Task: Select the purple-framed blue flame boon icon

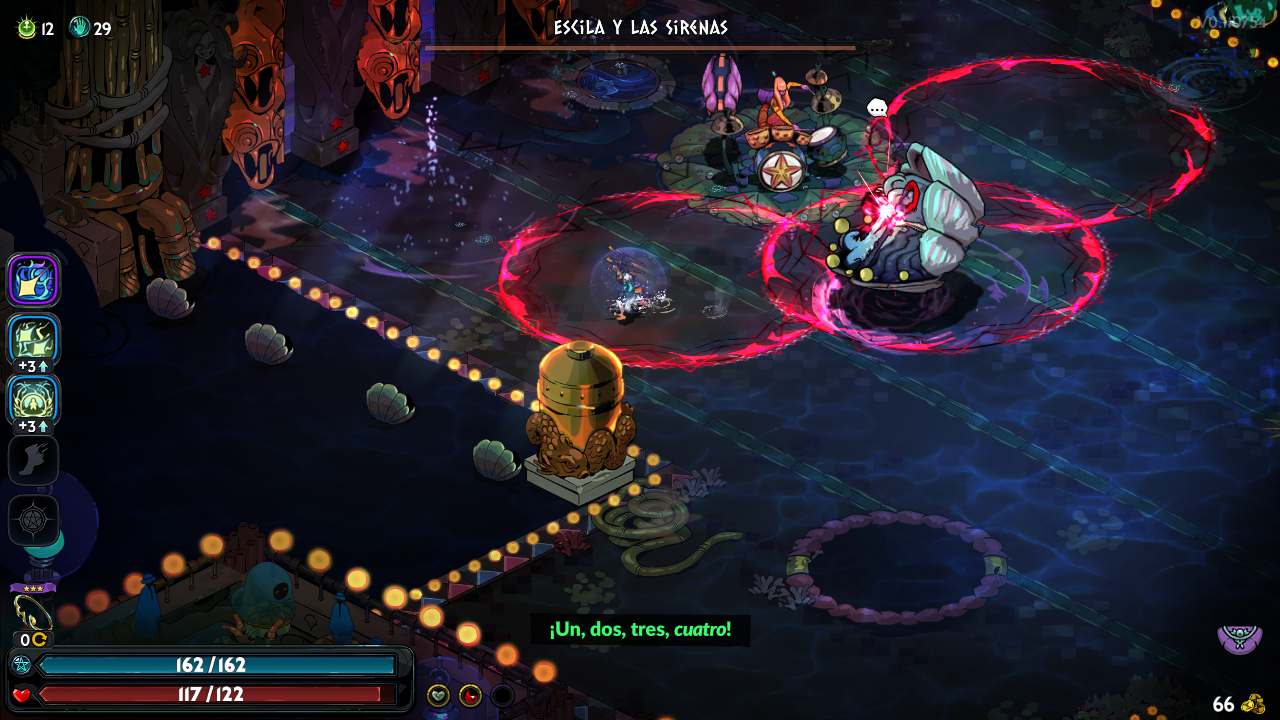Action: [x=33, y=280]
